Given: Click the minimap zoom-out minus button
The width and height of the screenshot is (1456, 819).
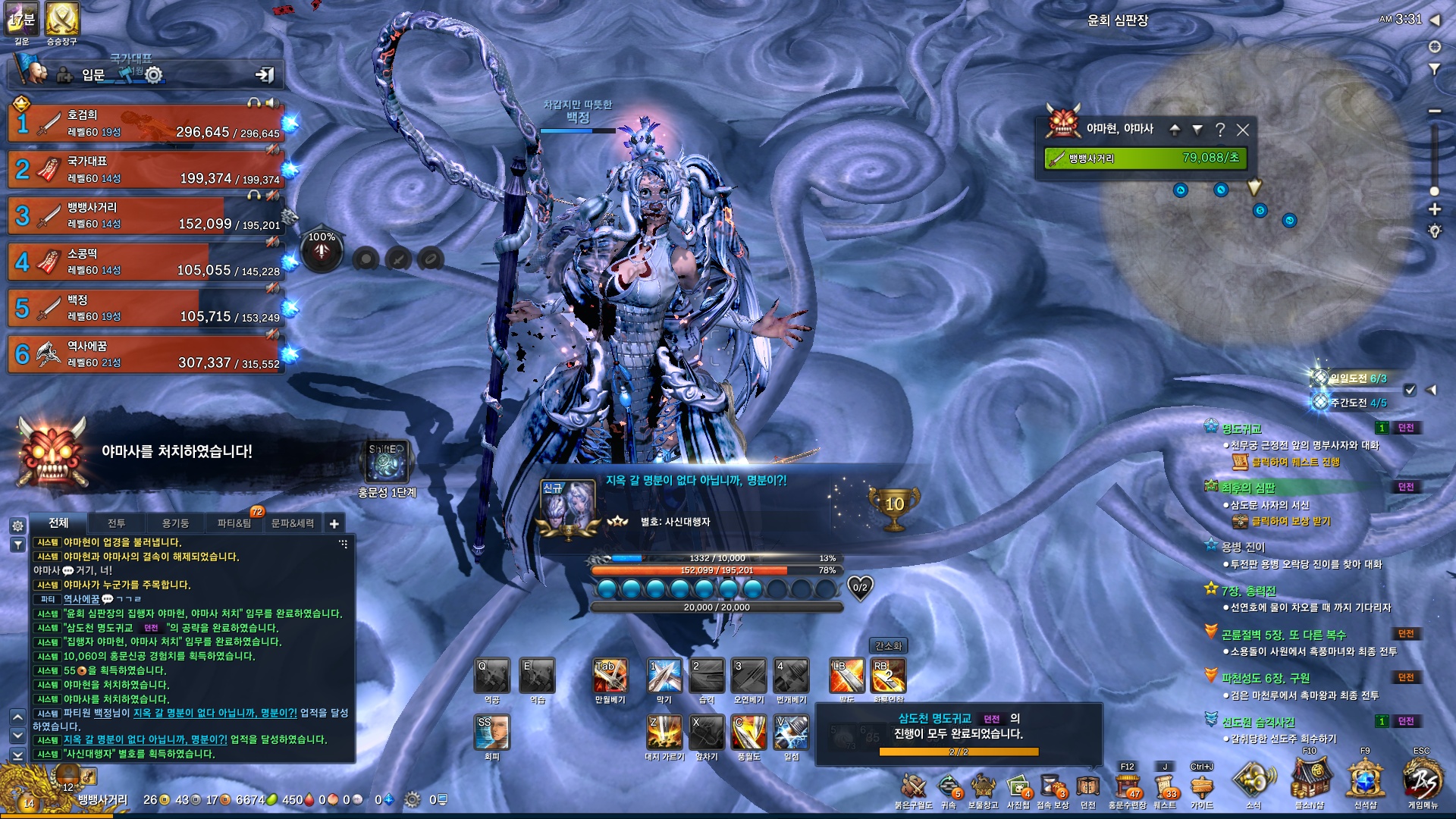Looking at the screenshot, I should (x=1434, y=111).
